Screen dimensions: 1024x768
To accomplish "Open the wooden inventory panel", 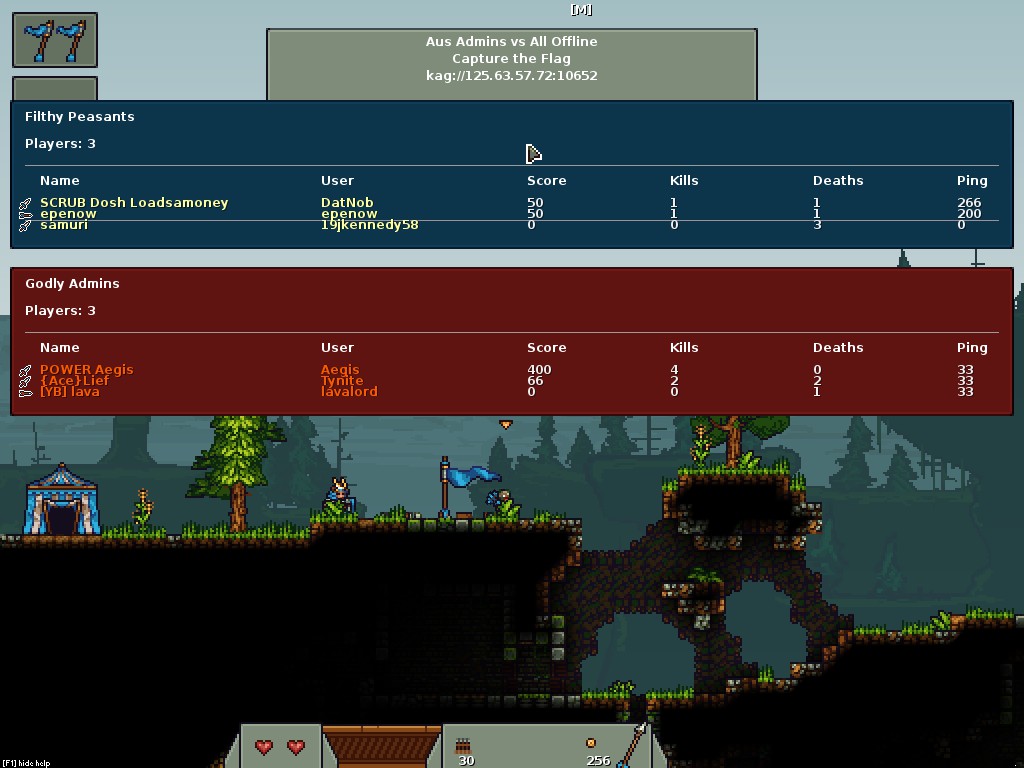I will click(x=381, y=746).
